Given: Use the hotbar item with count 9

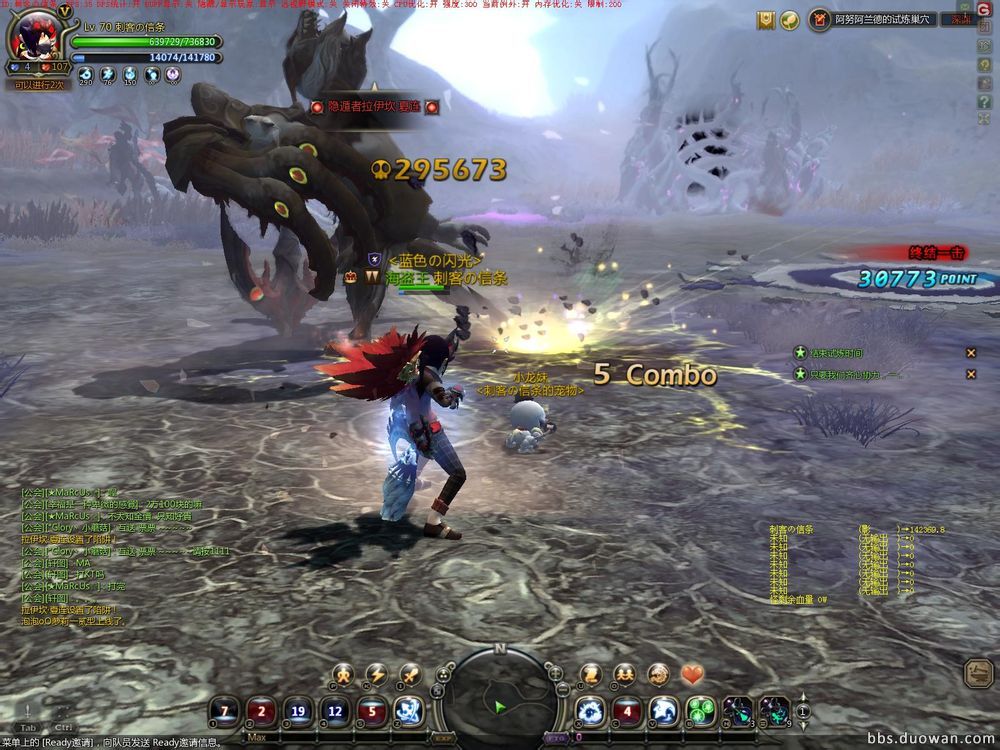Looking at the screenshot, I should 773,711.
